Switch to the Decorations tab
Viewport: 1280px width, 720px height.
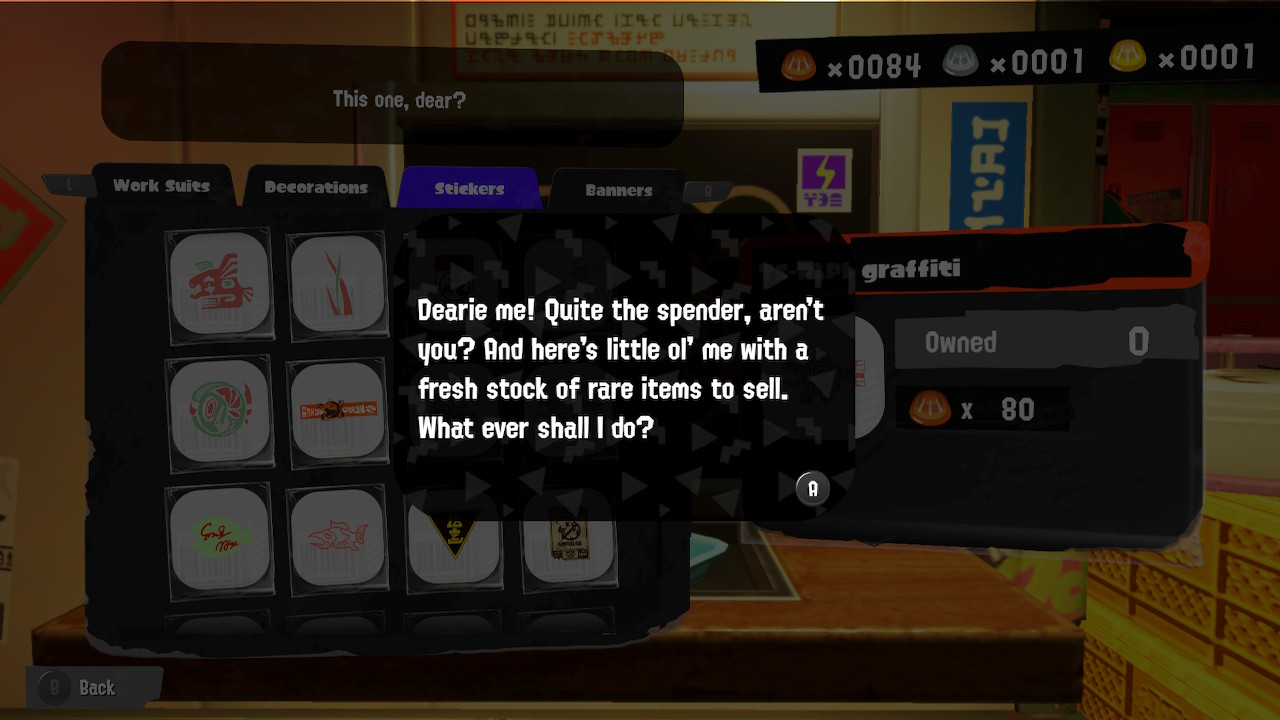[x=314, y=186]
